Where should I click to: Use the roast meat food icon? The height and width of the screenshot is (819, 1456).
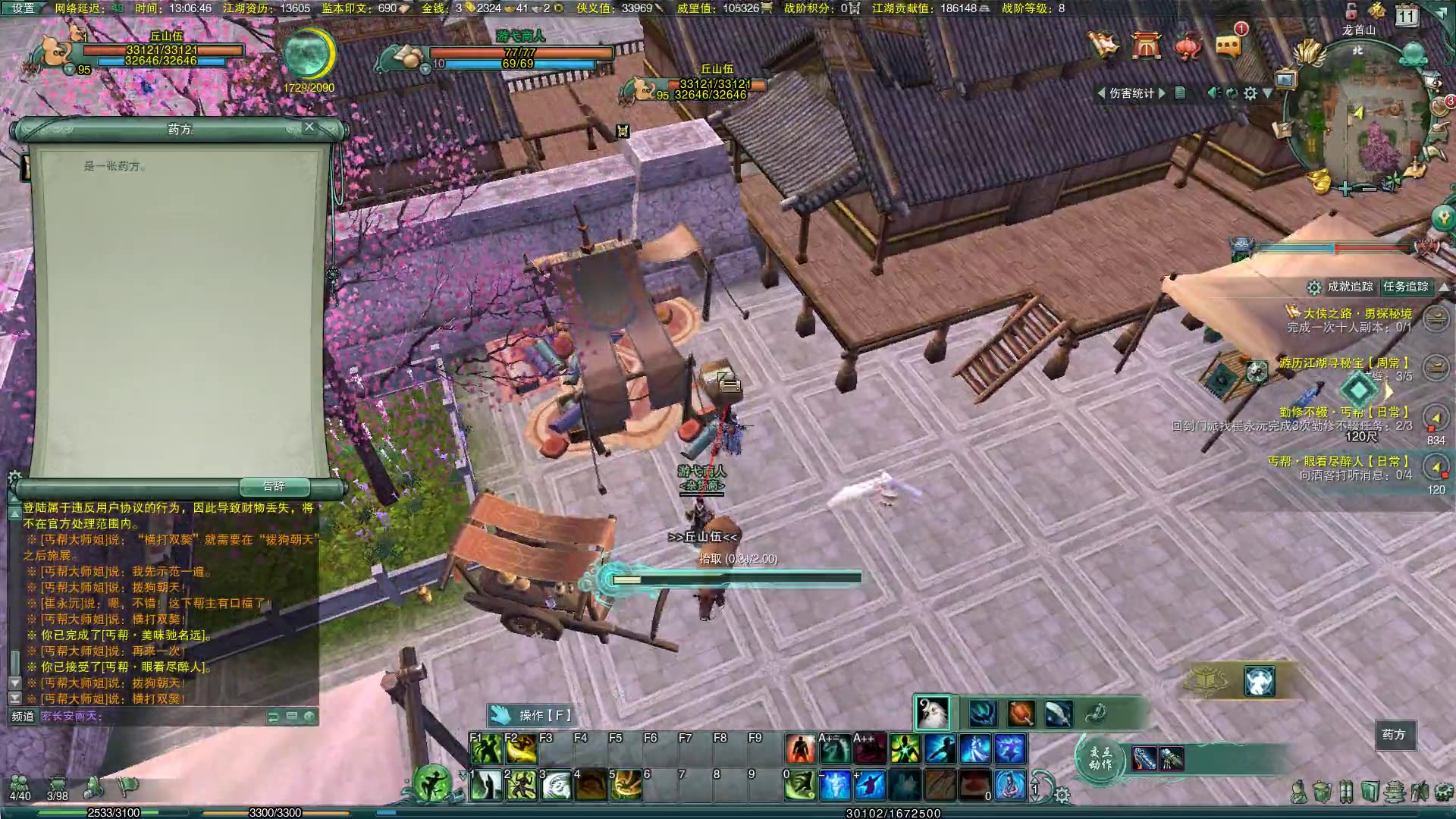click(x=1021, y=713)
